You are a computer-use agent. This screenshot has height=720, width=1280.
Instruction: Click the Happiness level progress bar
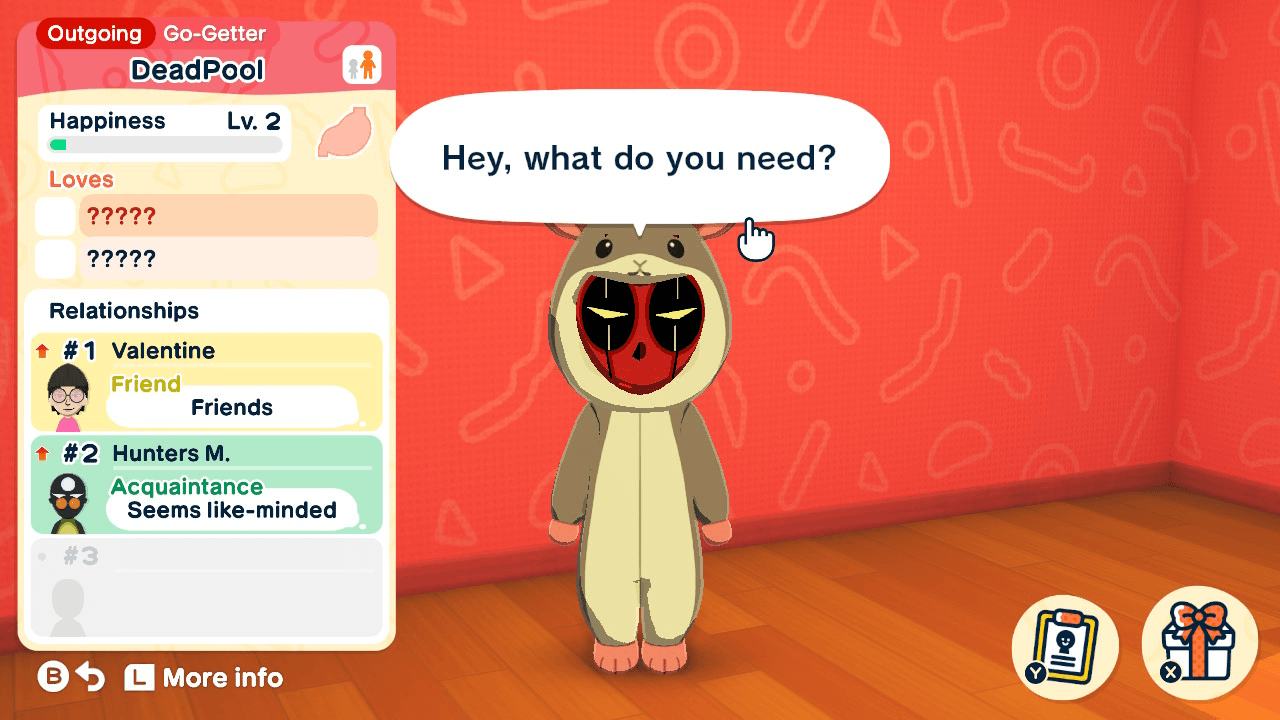163,144
